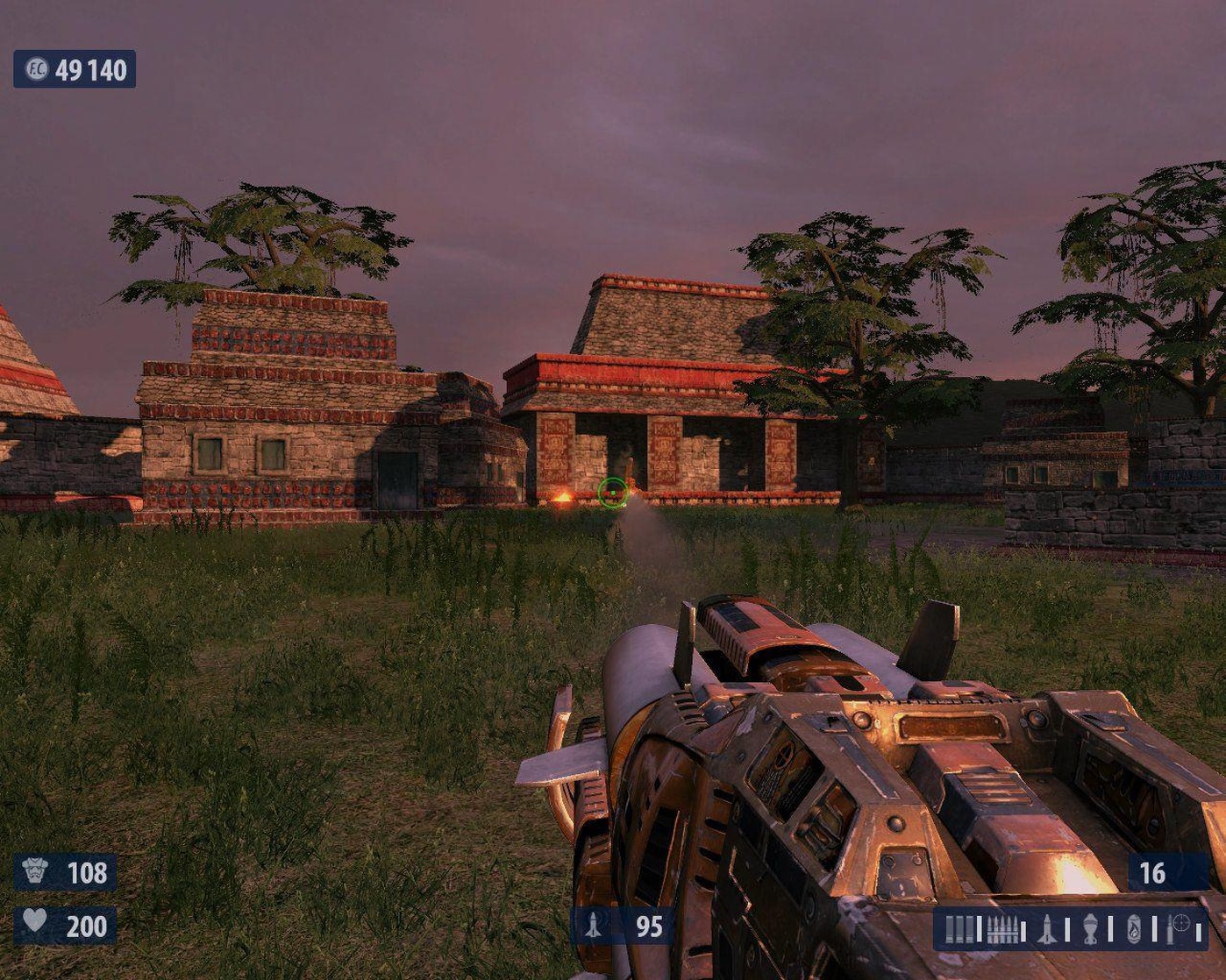Select the rocket ammo icon in the ammo bar

pyautogui.click(x=1047, y=929)
